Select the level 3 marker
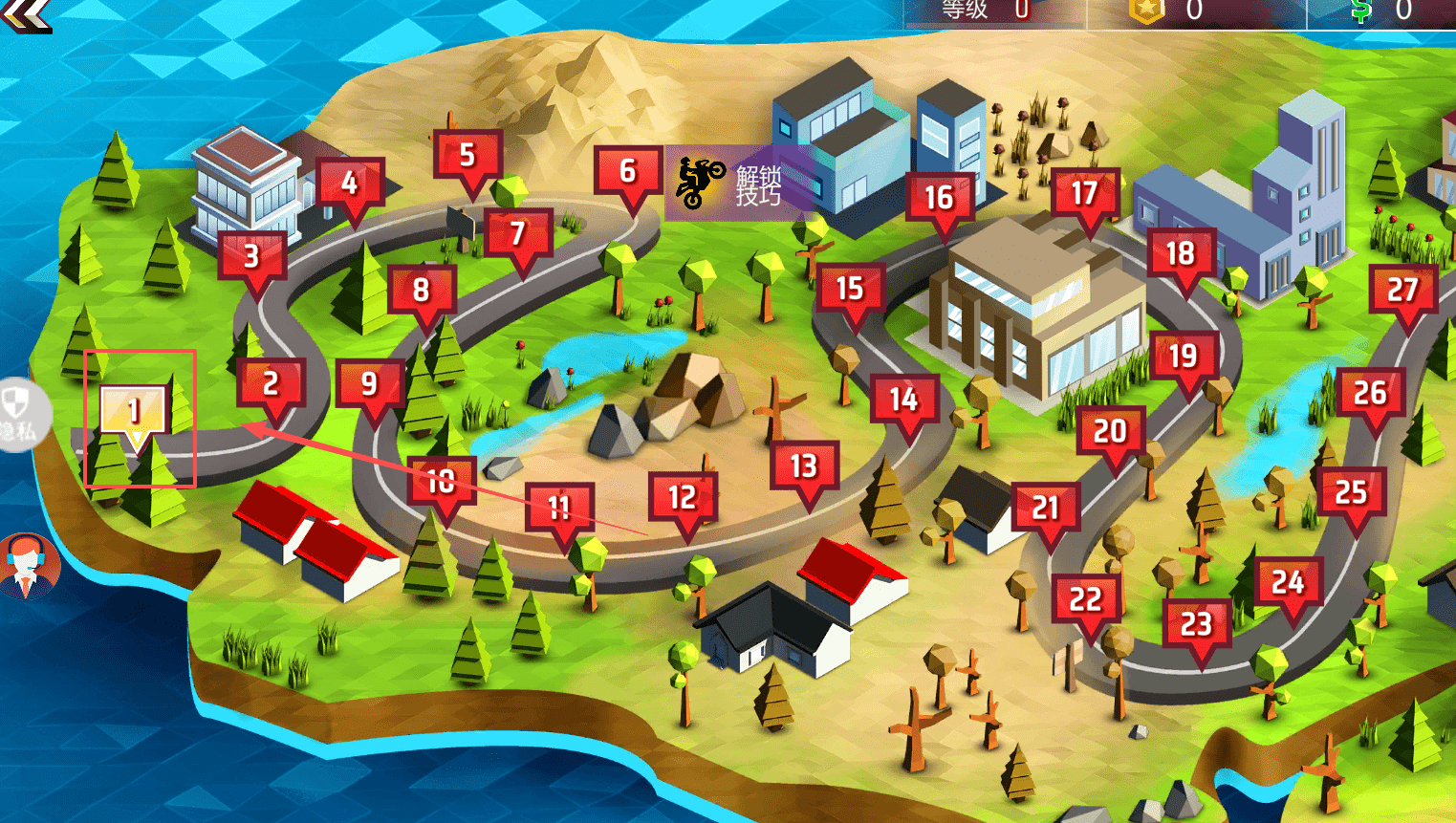This screenshot has height=823, width=1456. [251, 256]
